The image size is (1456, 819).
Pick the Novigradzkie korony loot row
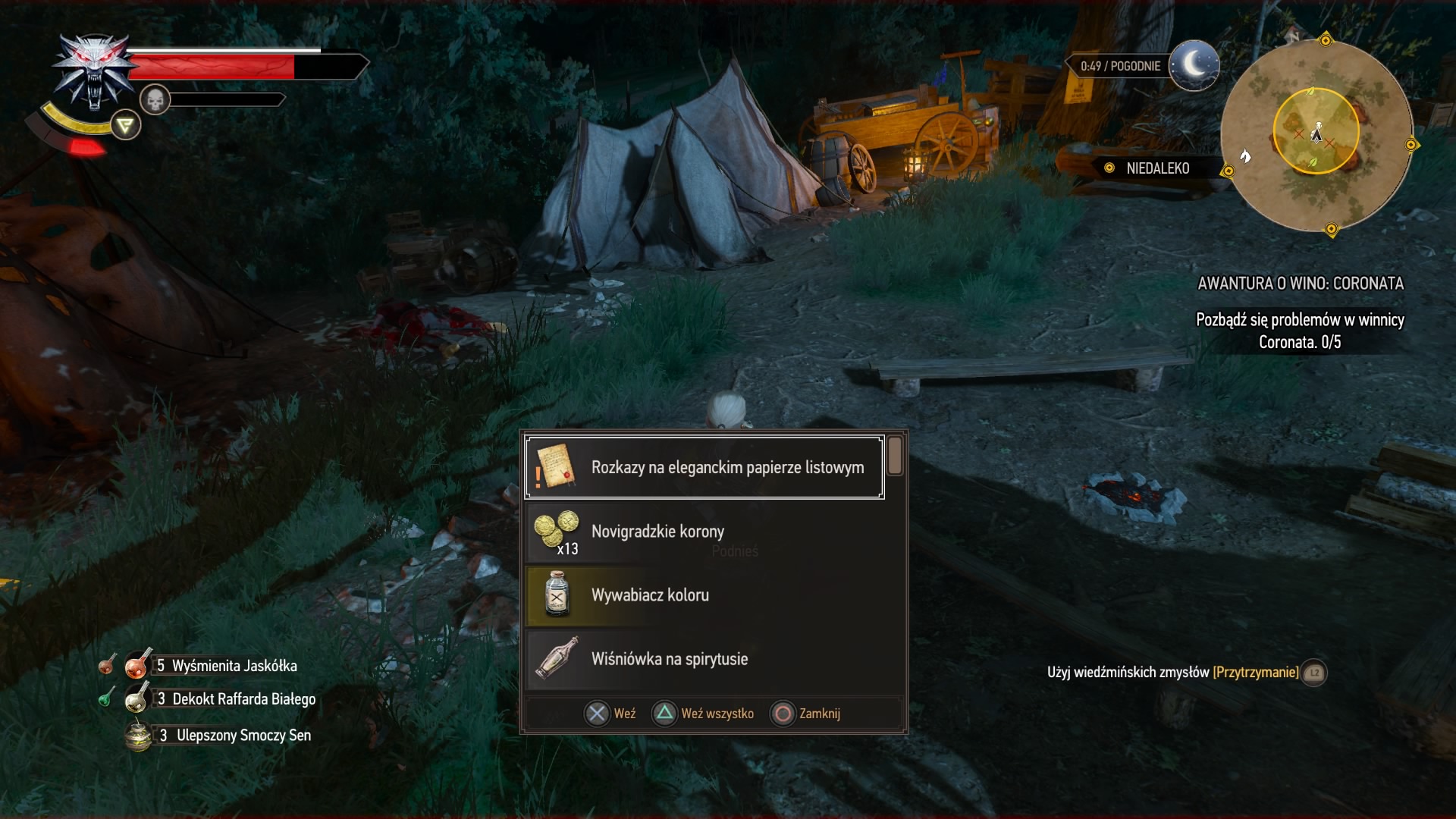(x=704, y=532)
